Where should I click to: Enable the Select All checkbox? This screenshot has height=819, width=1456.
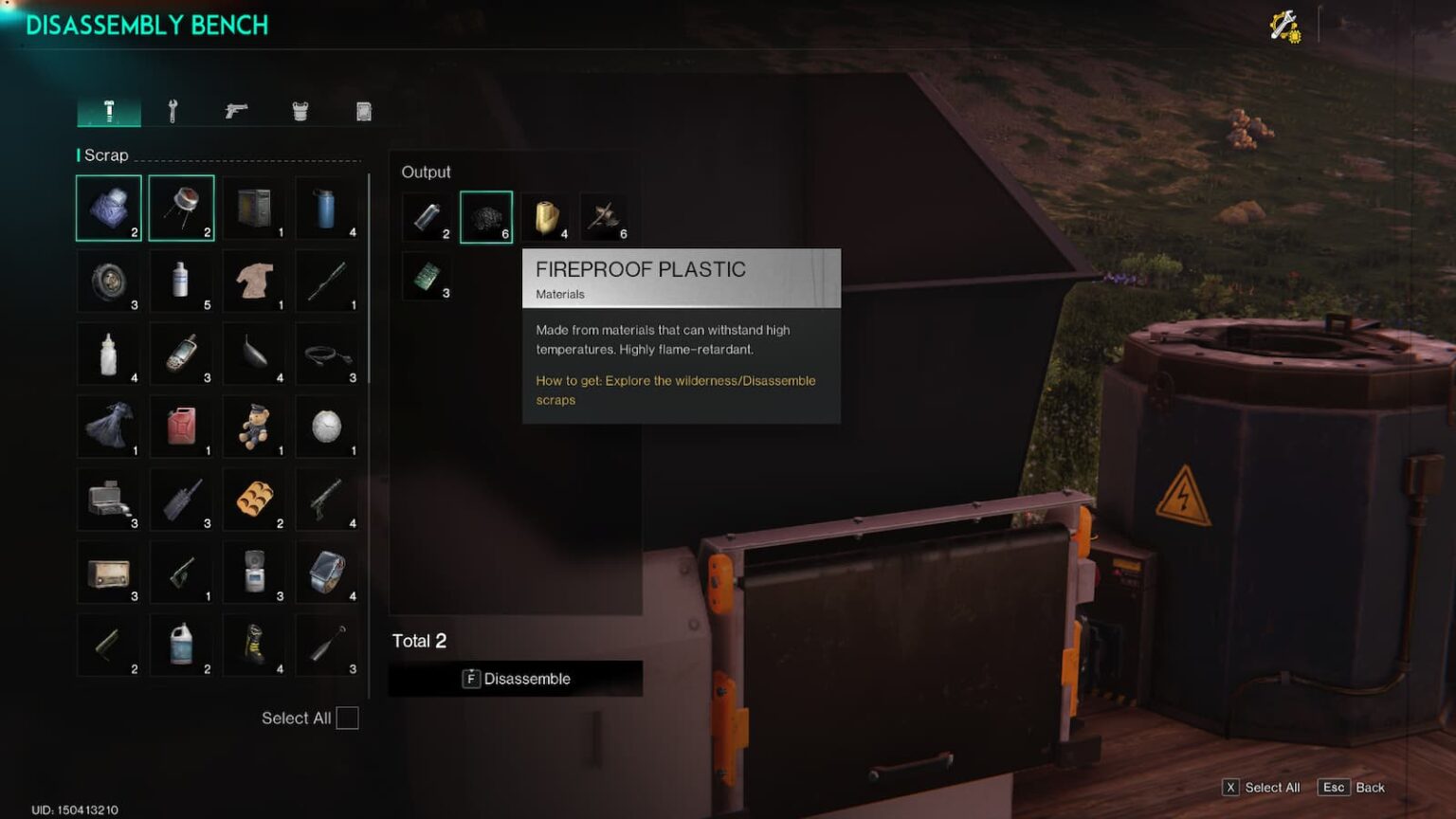347,718
